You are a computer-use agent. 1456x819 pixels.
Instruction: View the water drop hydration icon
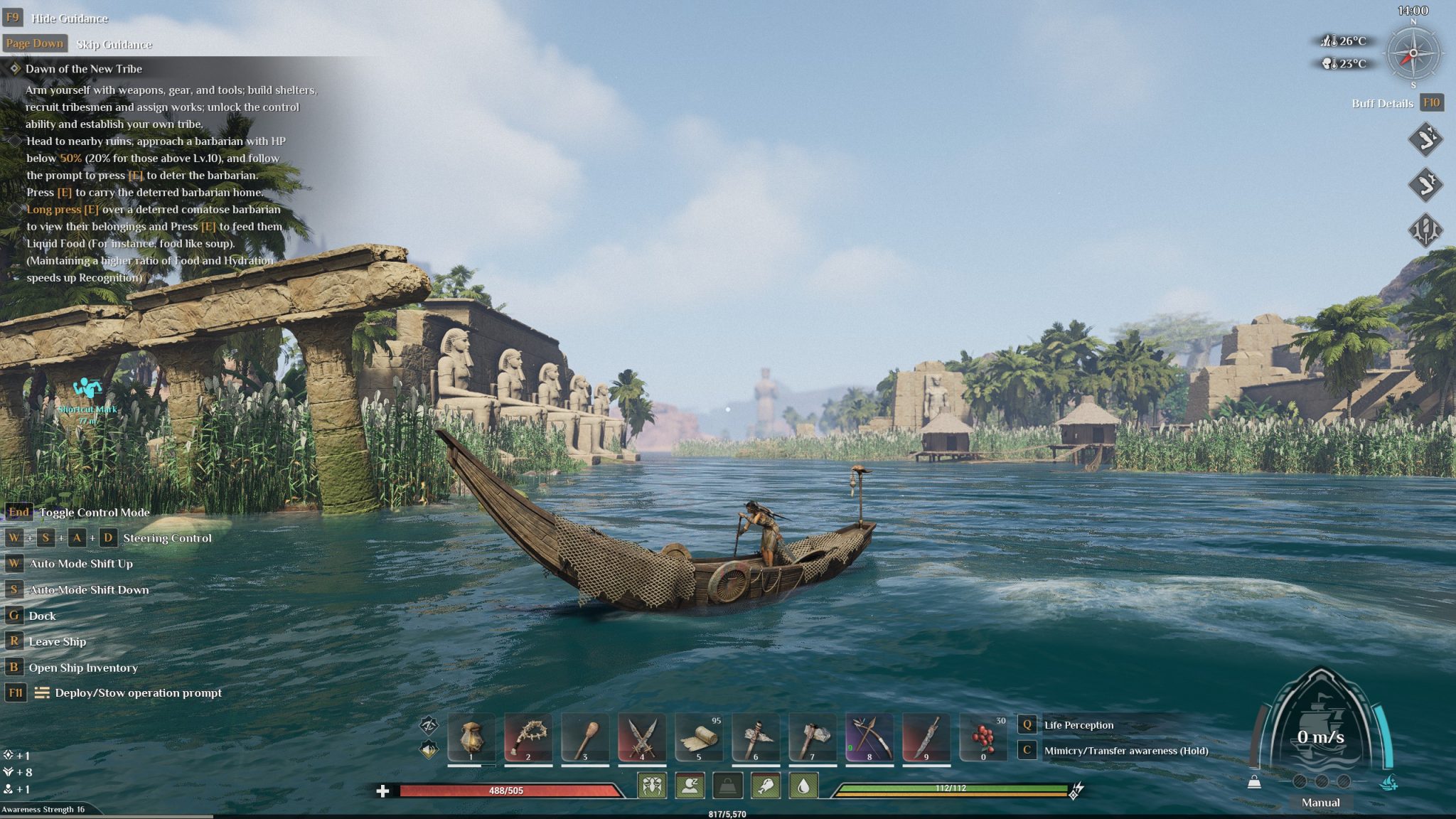point(803,786)
